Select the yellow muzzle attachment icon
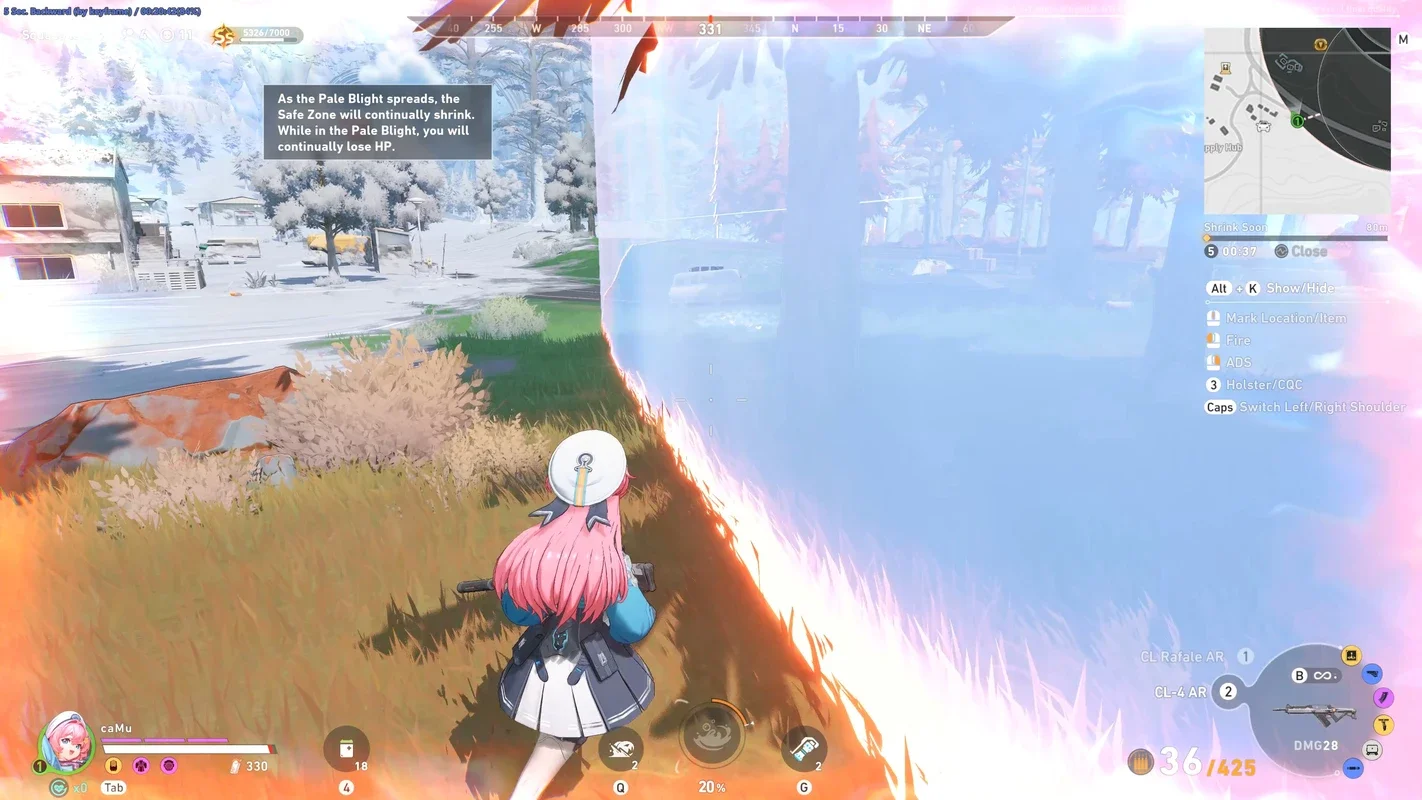 (1351, 656)
